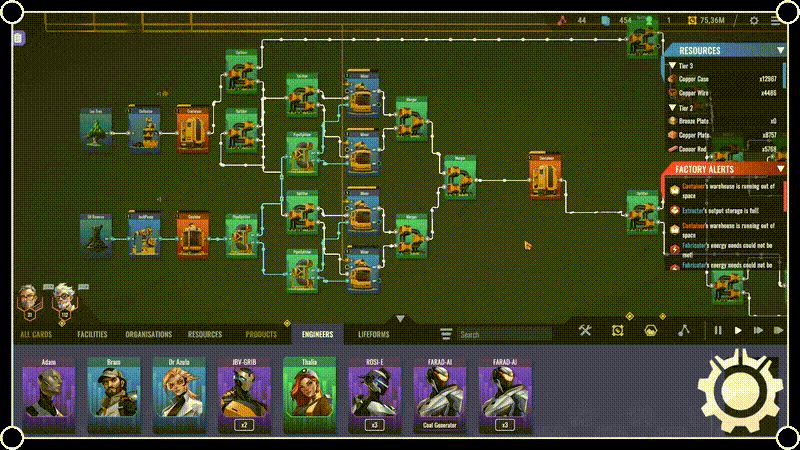The width and height of the screenshot is (800, 450).
Task: Open the settings gear in the top bar
Action: pyautogui.click(x=754, y=20)
